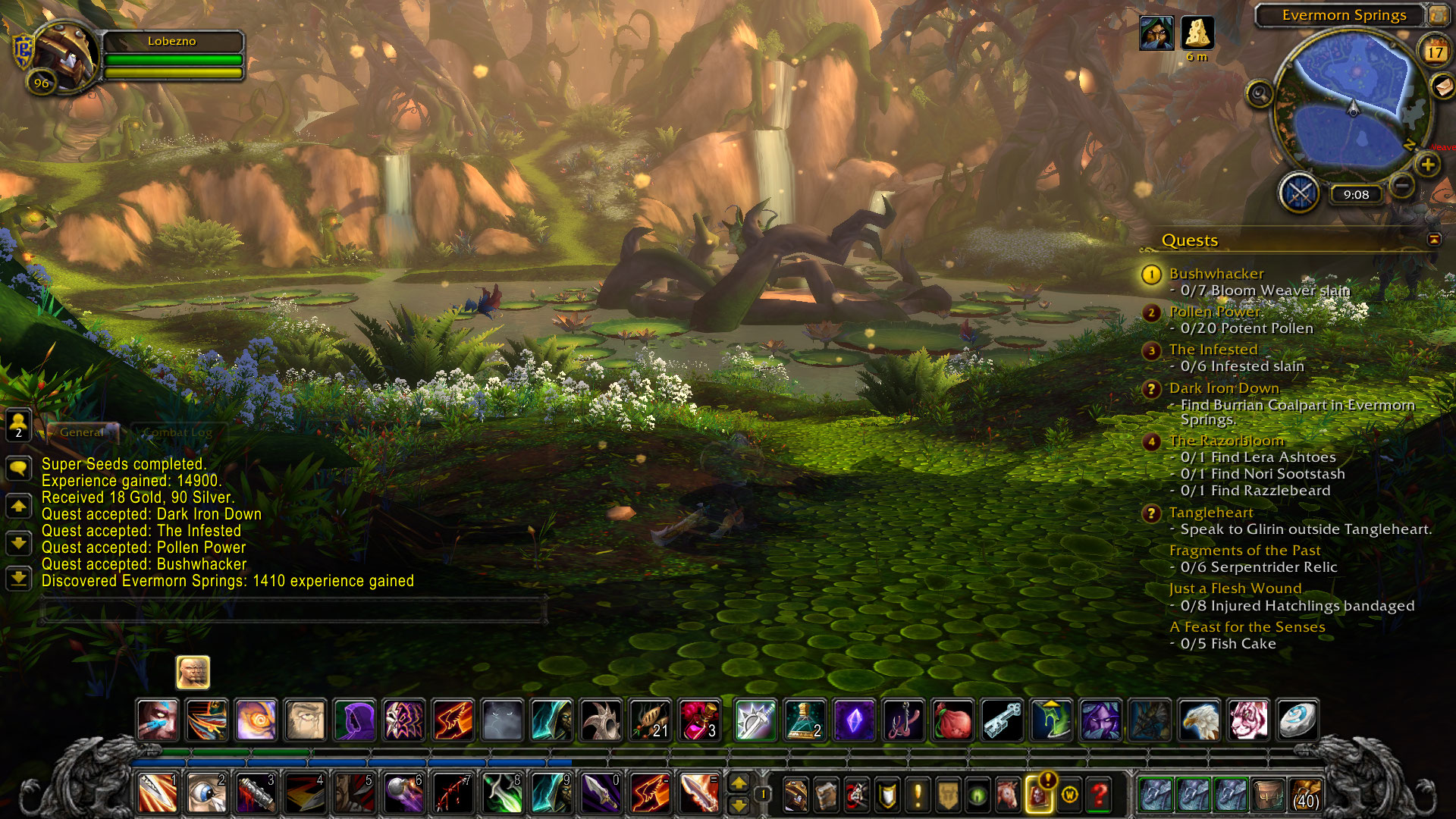The image size is (1456, 819).
Task: Switch to the Combat Log chat tab
Action: [177, 432]
